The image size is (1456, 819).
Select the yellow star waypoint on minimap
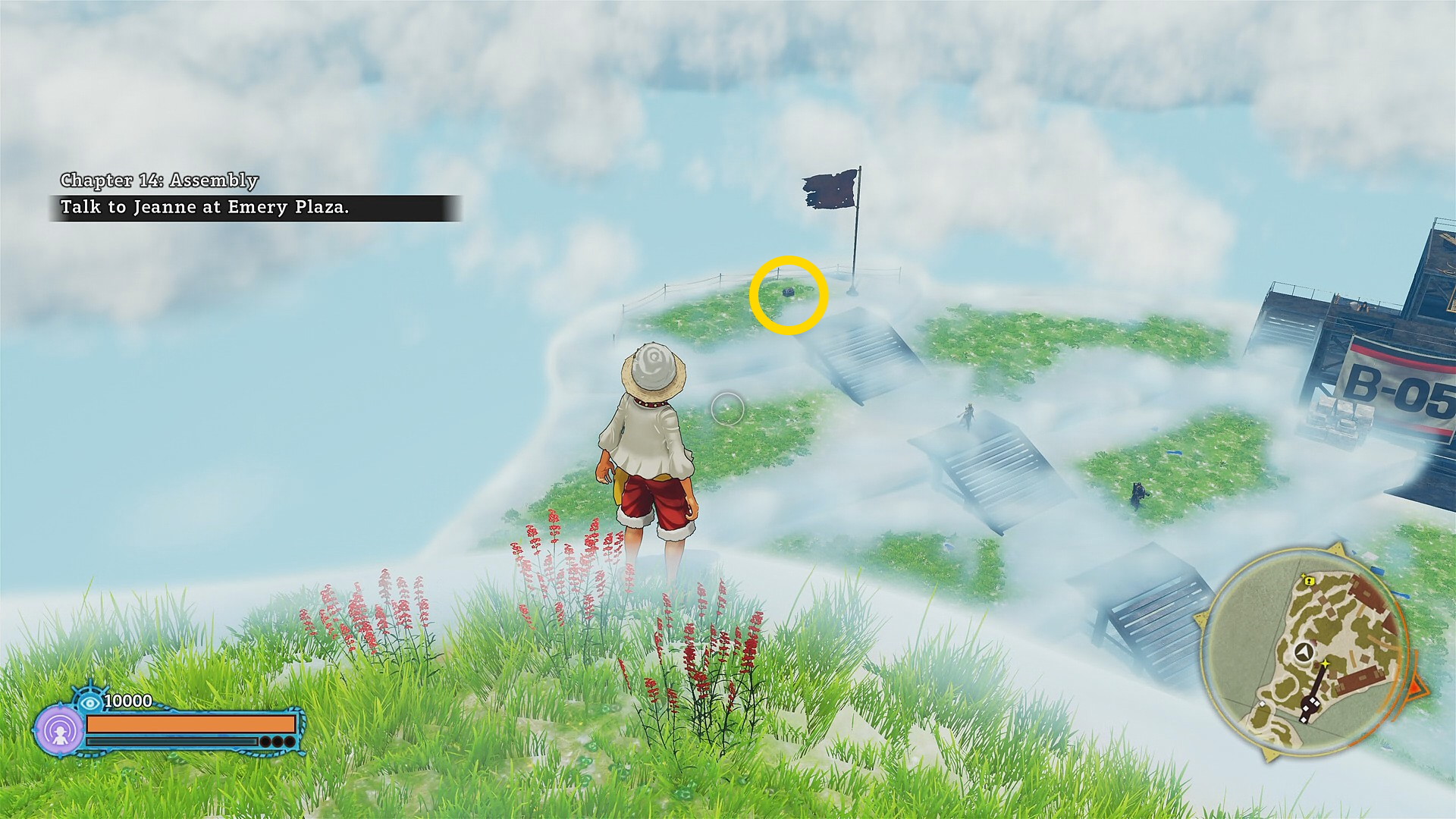1325,665
